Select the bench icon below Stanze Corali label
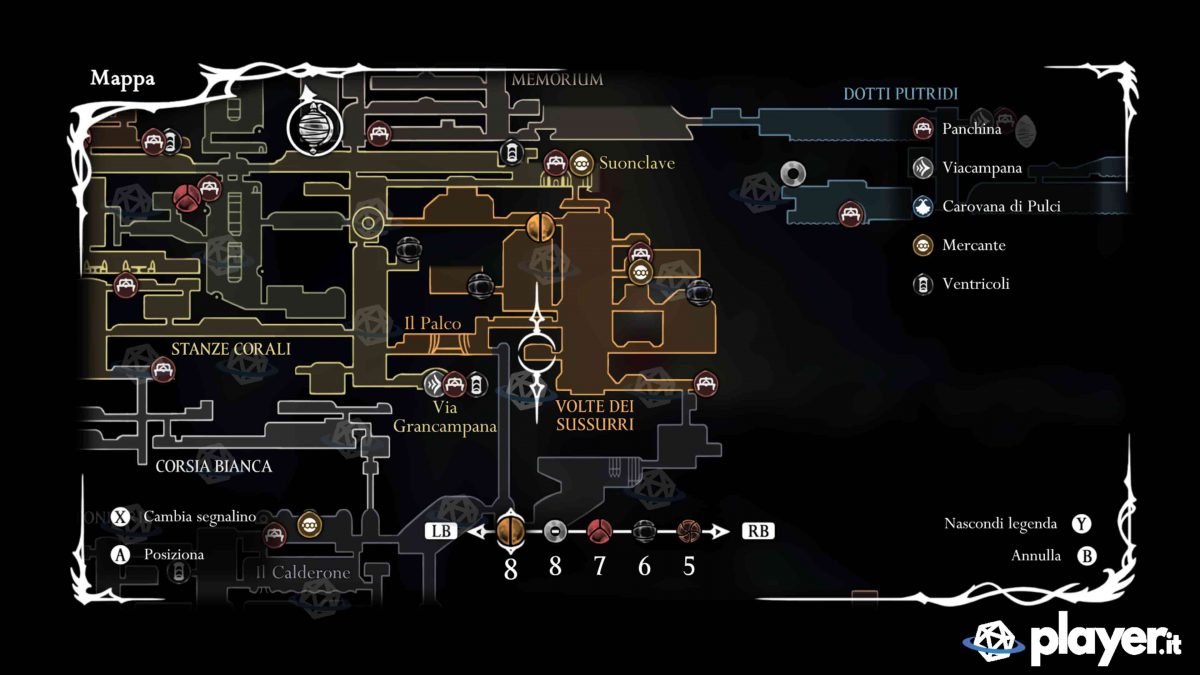The image size is (1200, 675). (163, 369)
